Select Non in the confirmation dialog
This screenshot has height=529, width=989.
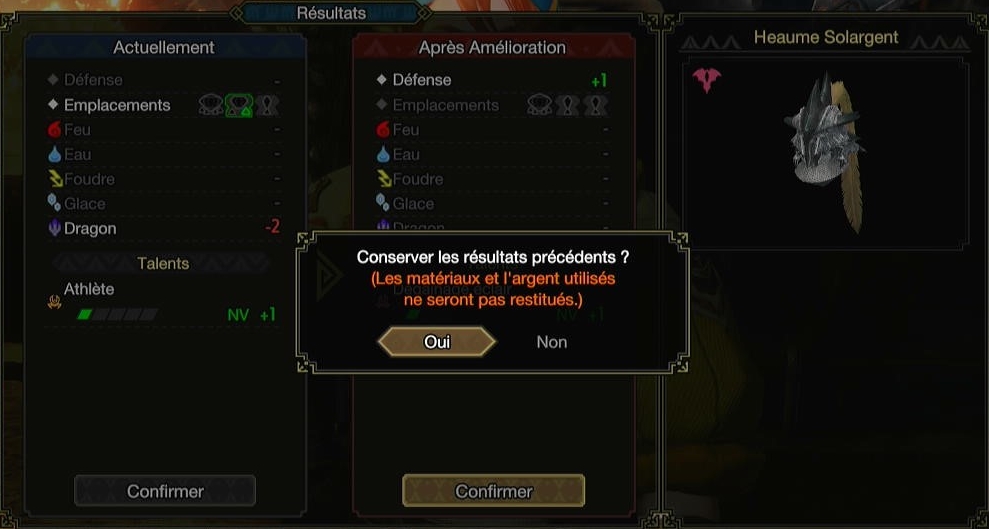pos(551,342)
